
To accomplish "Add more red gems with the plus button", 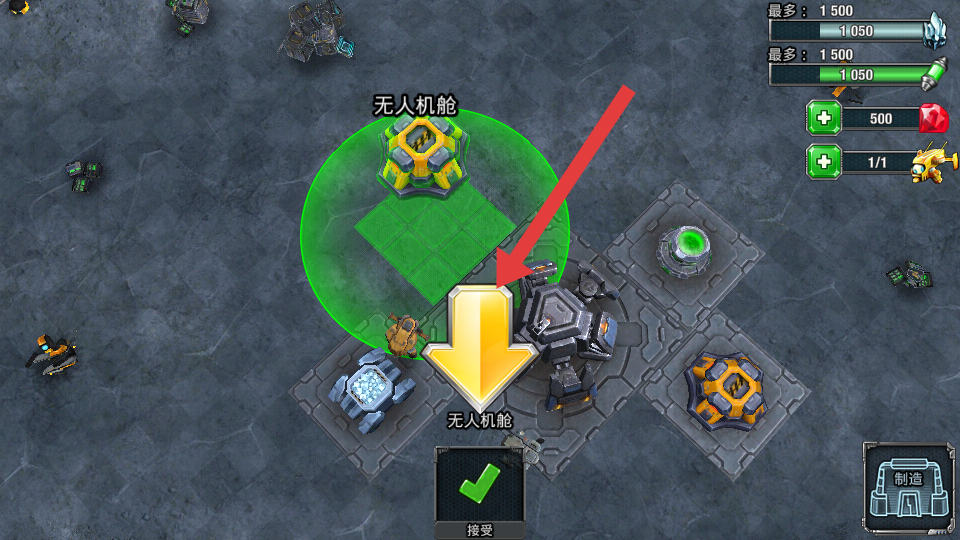I will [x=824, y=119].
